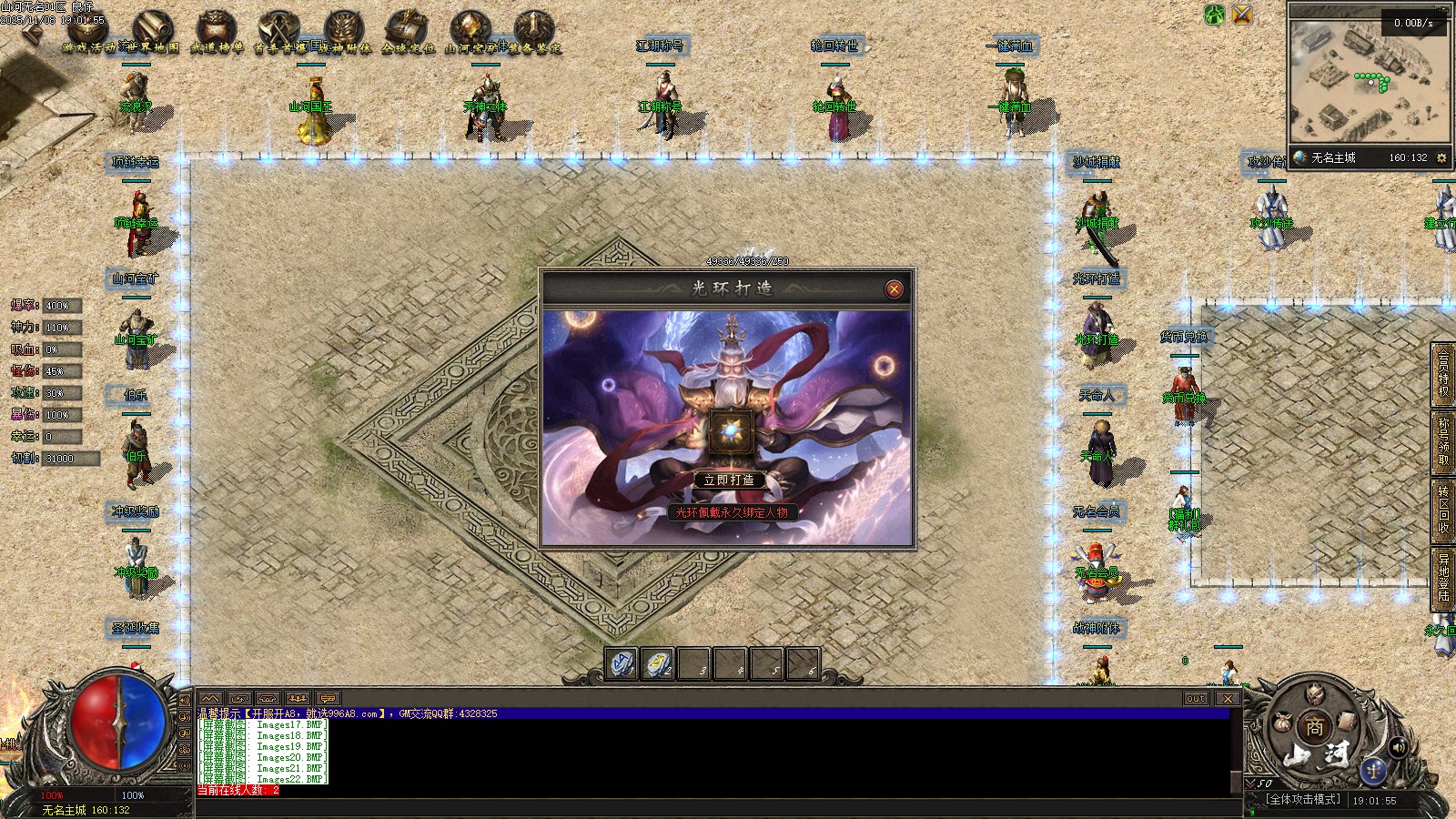
Task: Open the 游戏活动 events menu
Action: 87,33
